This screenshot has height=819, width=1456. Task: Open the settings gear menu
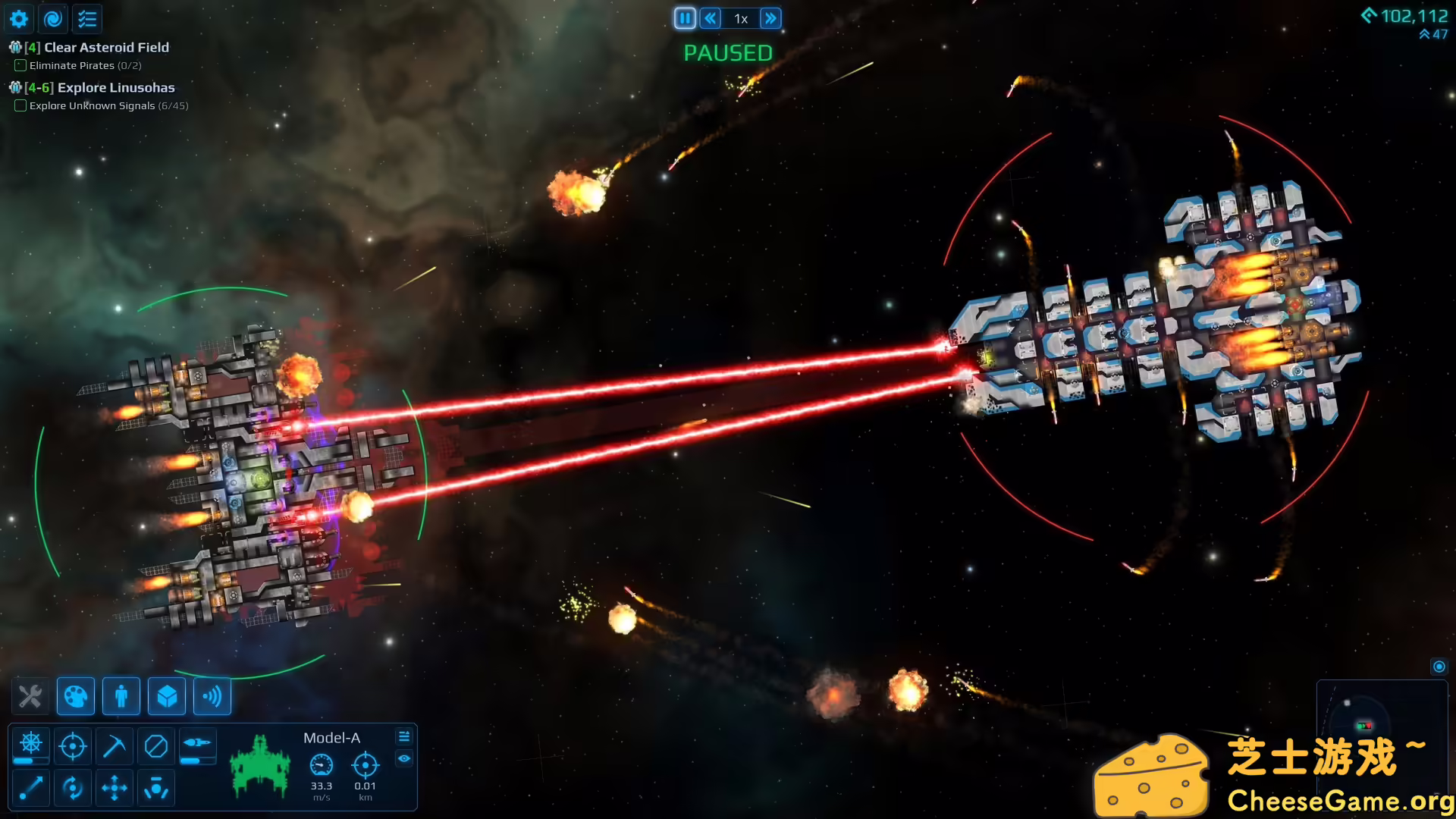pos(18,18)
